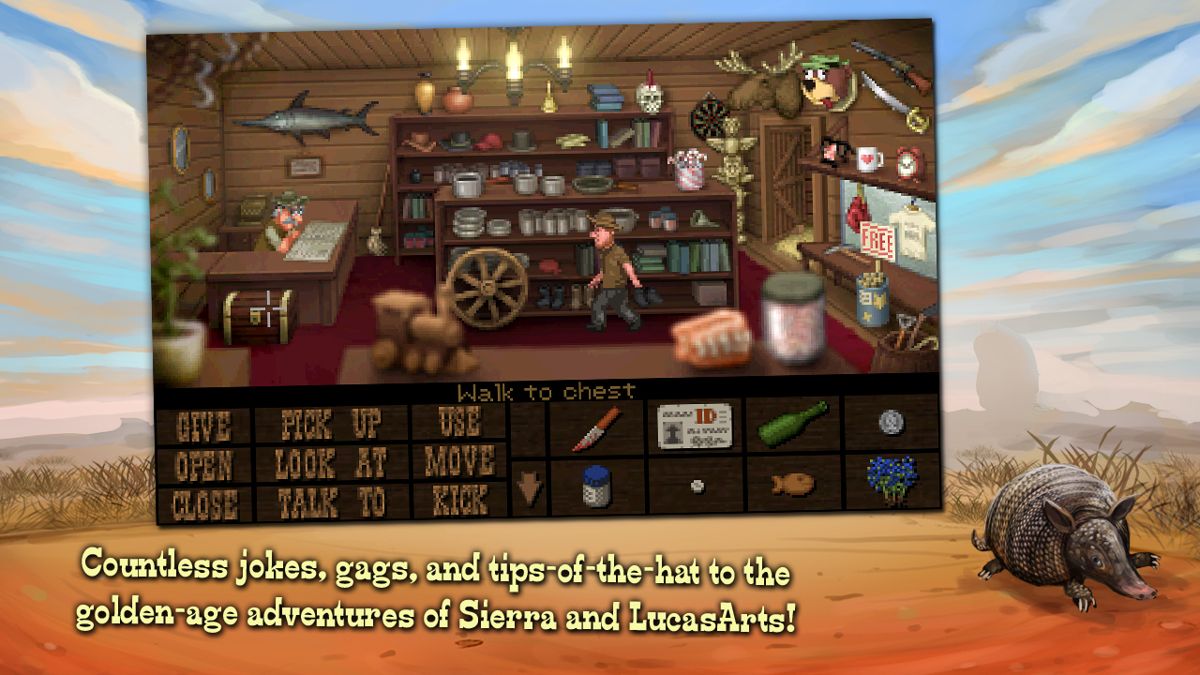
Task: Select the fish-shaped cracker item
Action: tap(792, 484)
